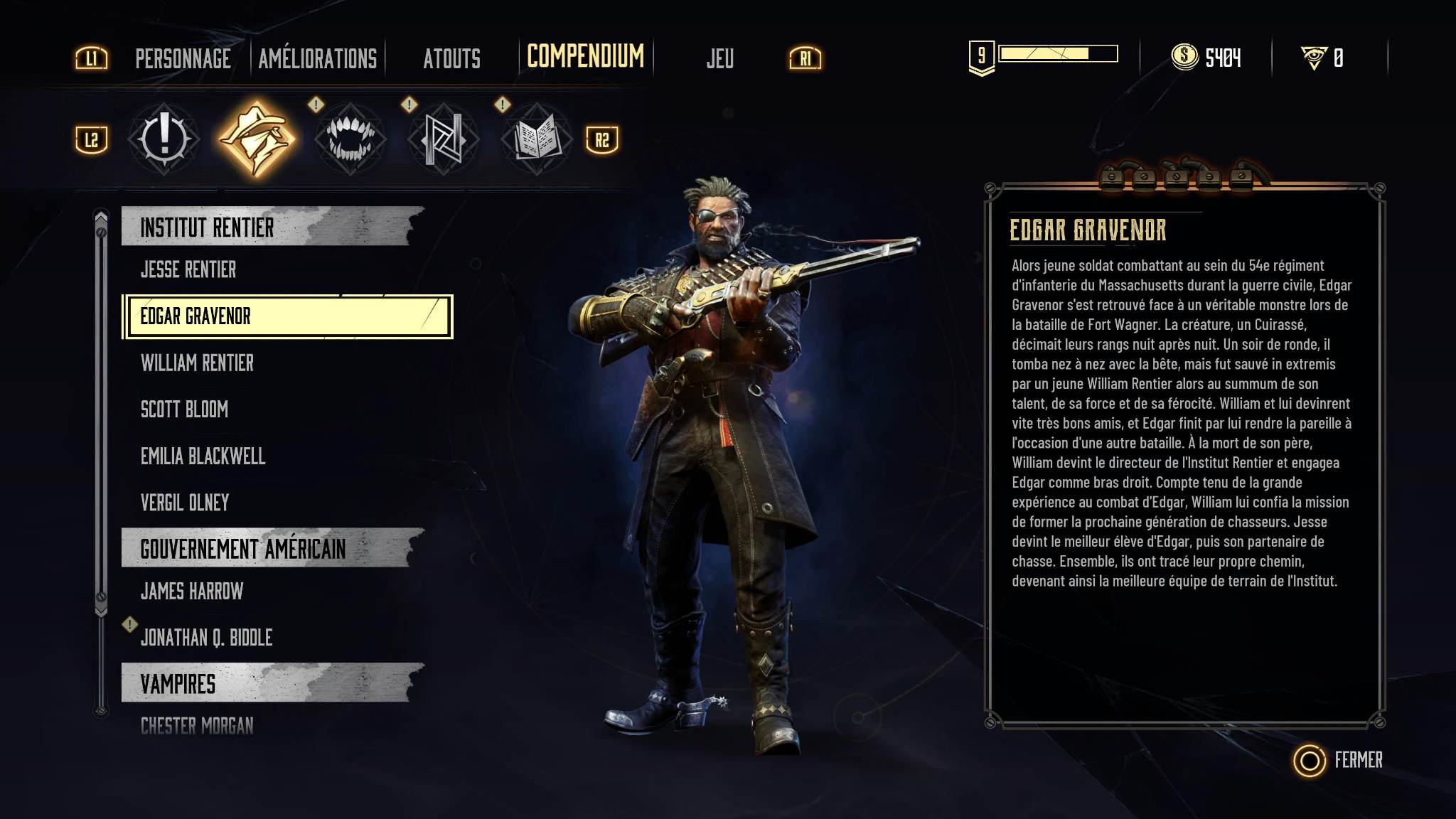The image size is (1456, 819).
Task: View William Rentier's entry
Action: point(197,363)
